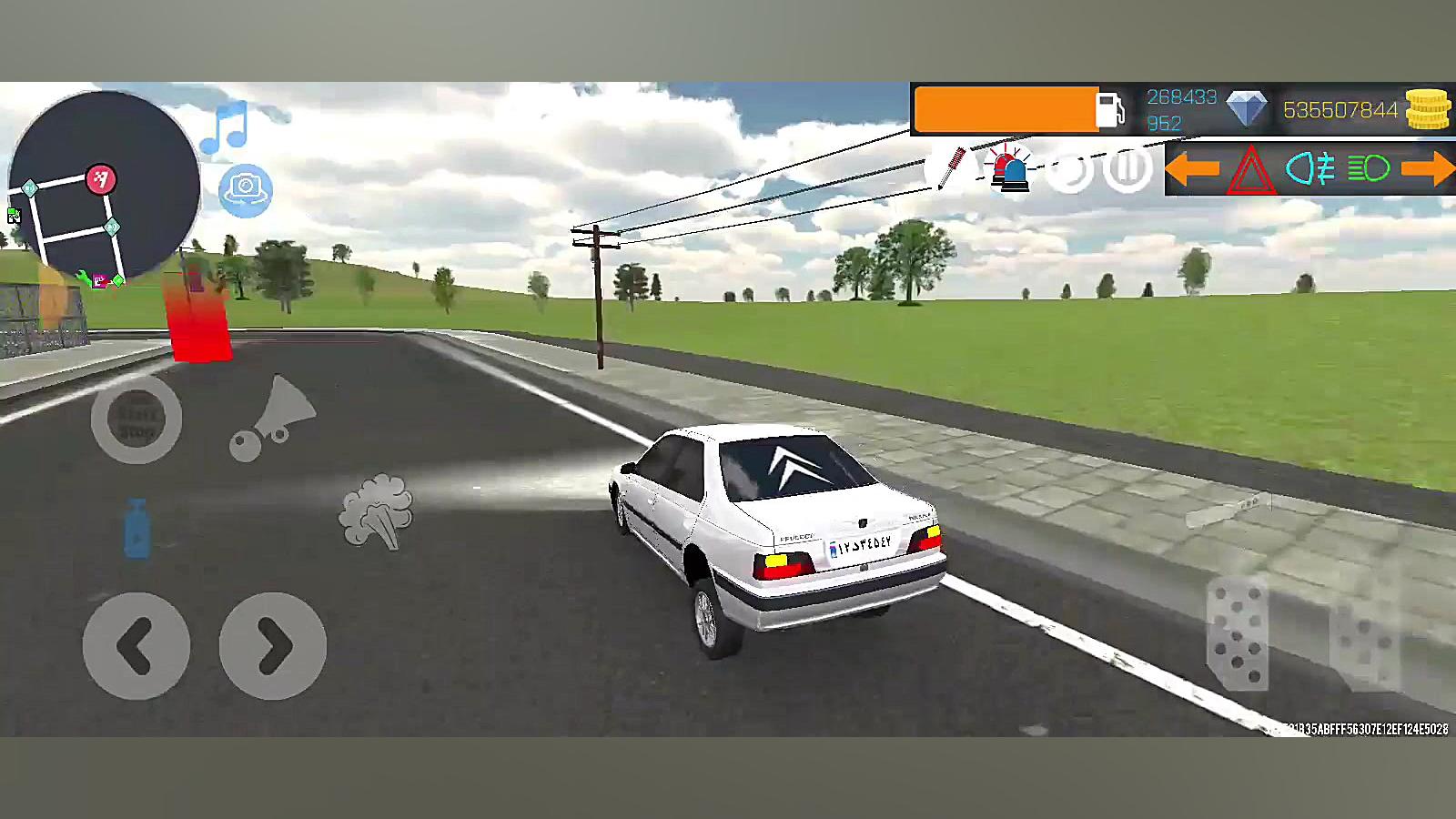
Task: Steer right with the right chevron button
Action: pos(273,646)
